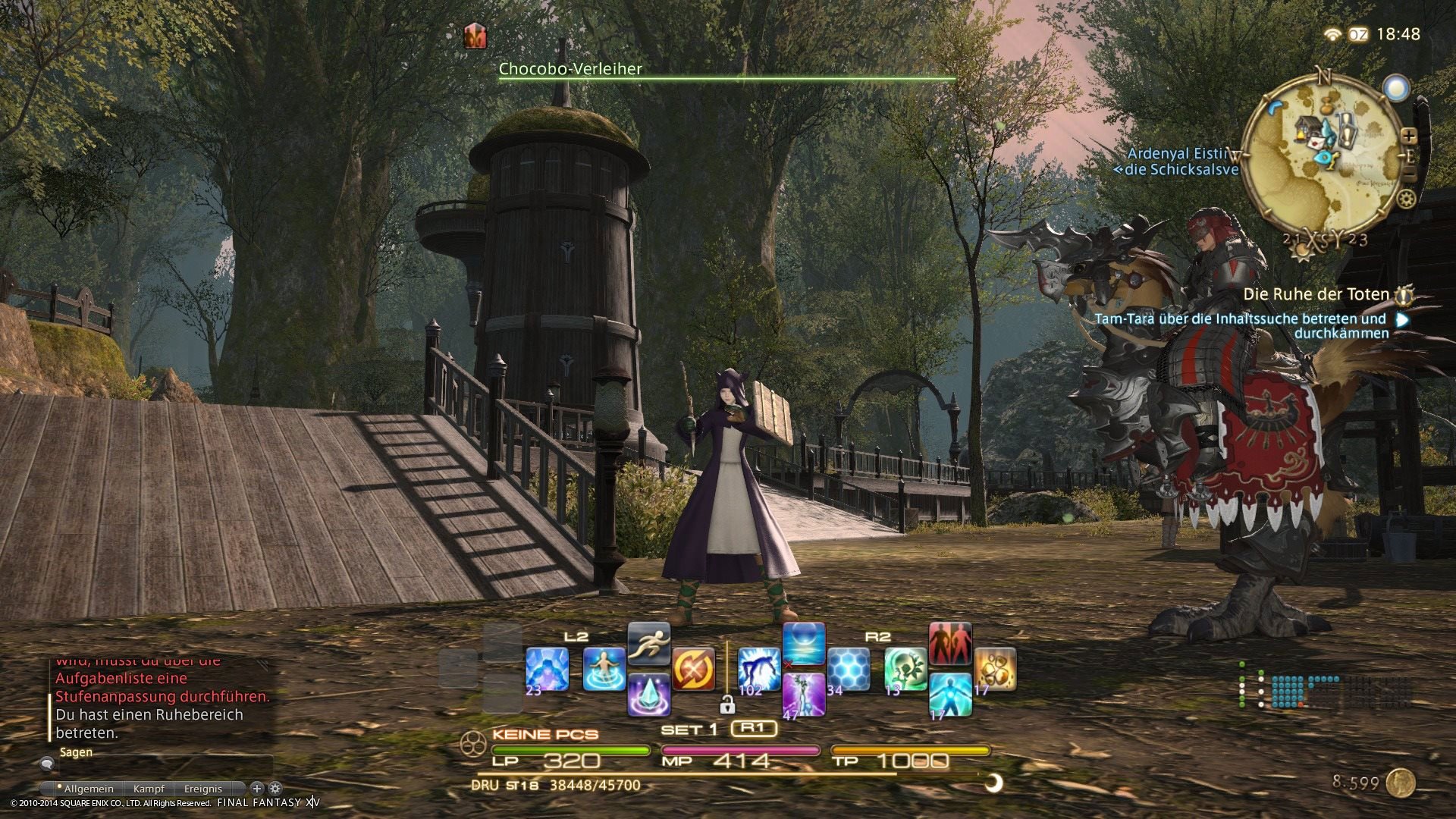The image size is (1456, 819).
Task: Switch to the Kampf chat tab
Action: [x=149, y=789]
